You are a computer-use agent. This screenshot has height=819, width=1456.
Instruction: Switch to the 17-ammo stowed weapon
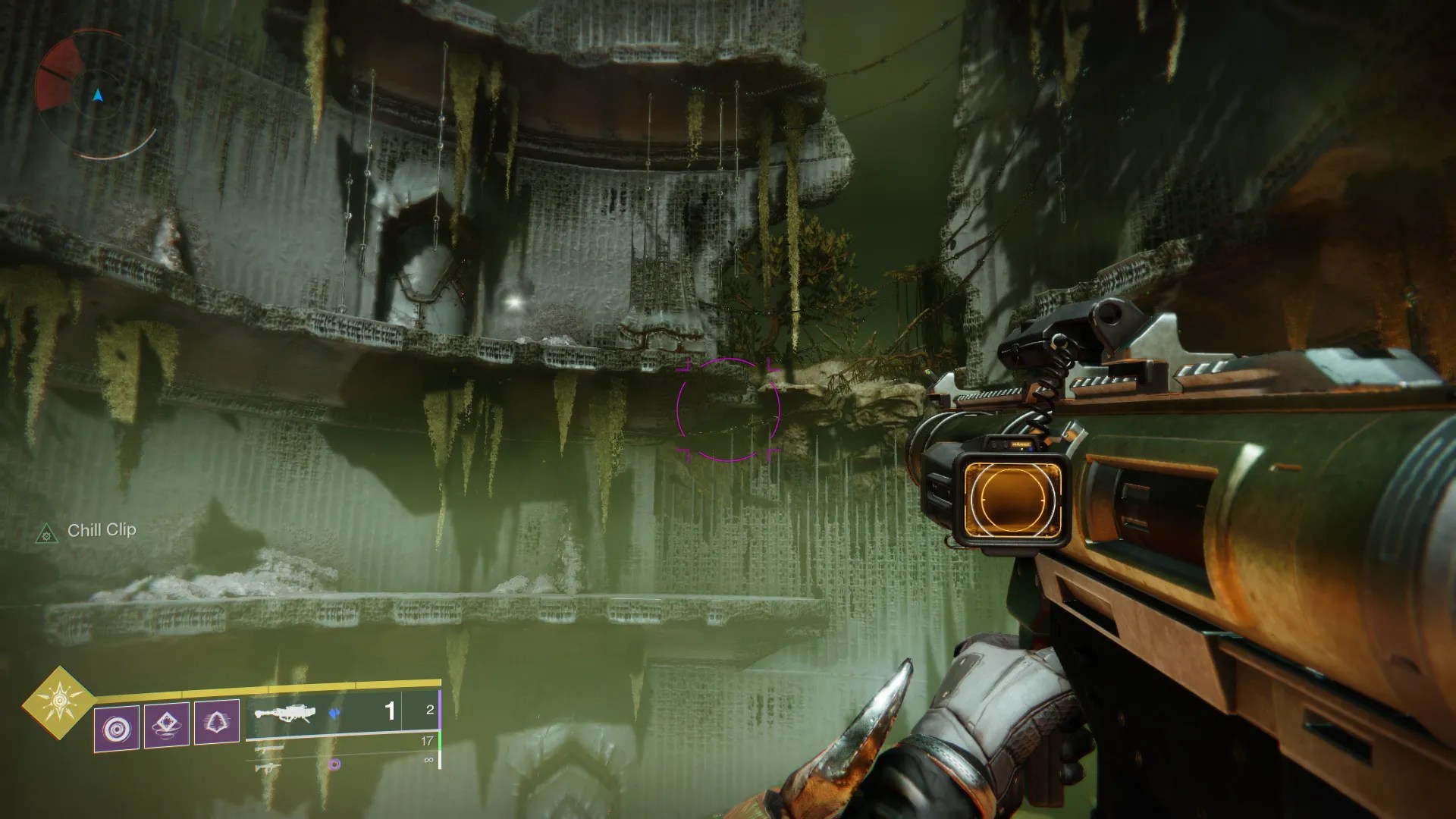tap(270, 748)
